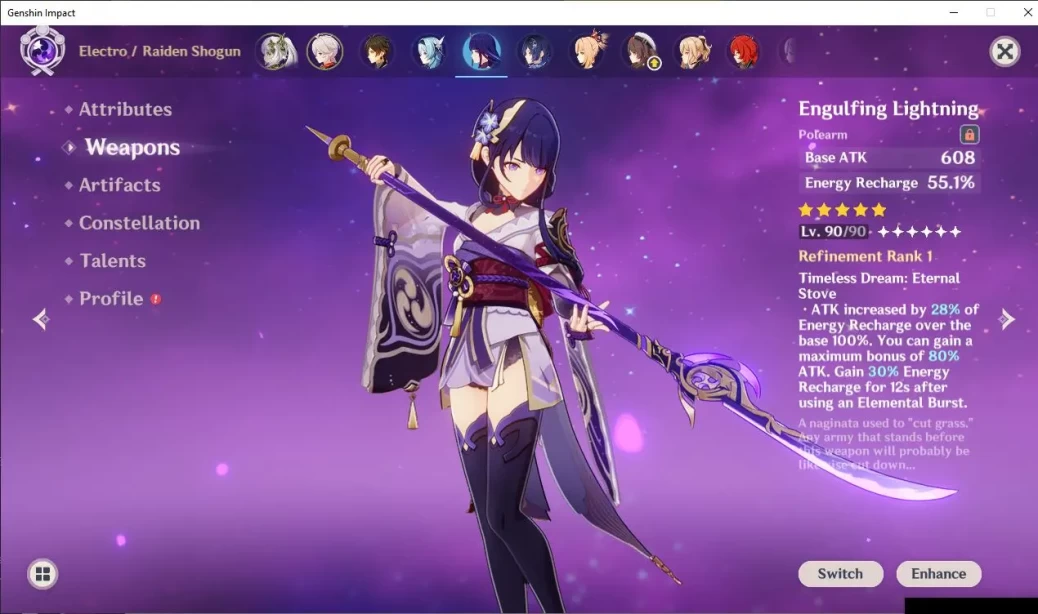Screen dimensions: 1038x614
Task: Go to the previous character with left arrow
Action: (41, 319)
